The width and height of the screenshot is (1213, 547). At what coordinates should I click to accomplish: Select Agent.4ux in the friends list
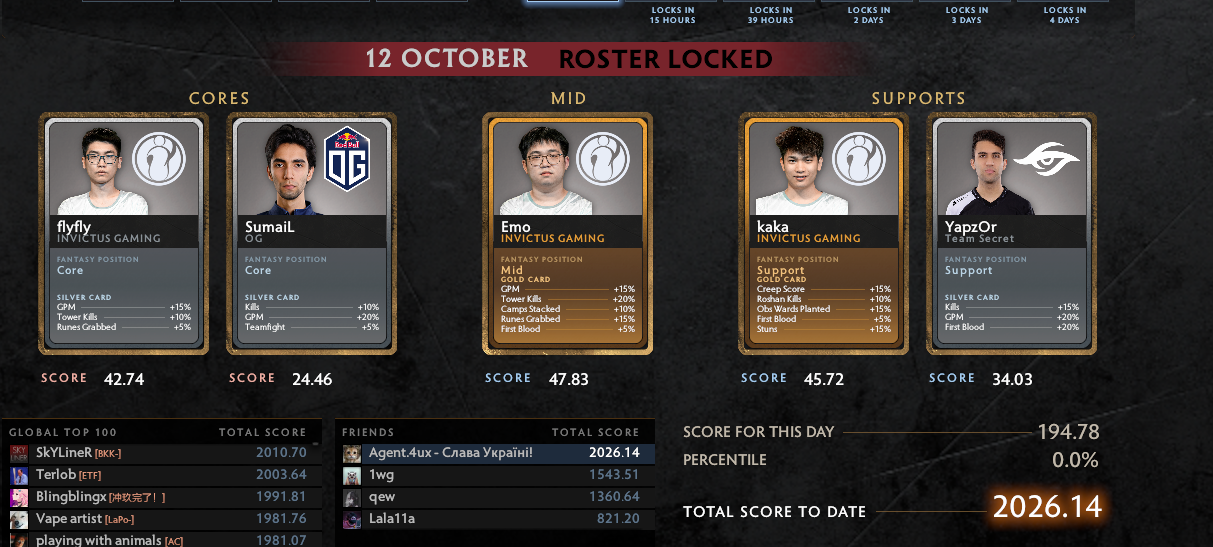[495, 453]
